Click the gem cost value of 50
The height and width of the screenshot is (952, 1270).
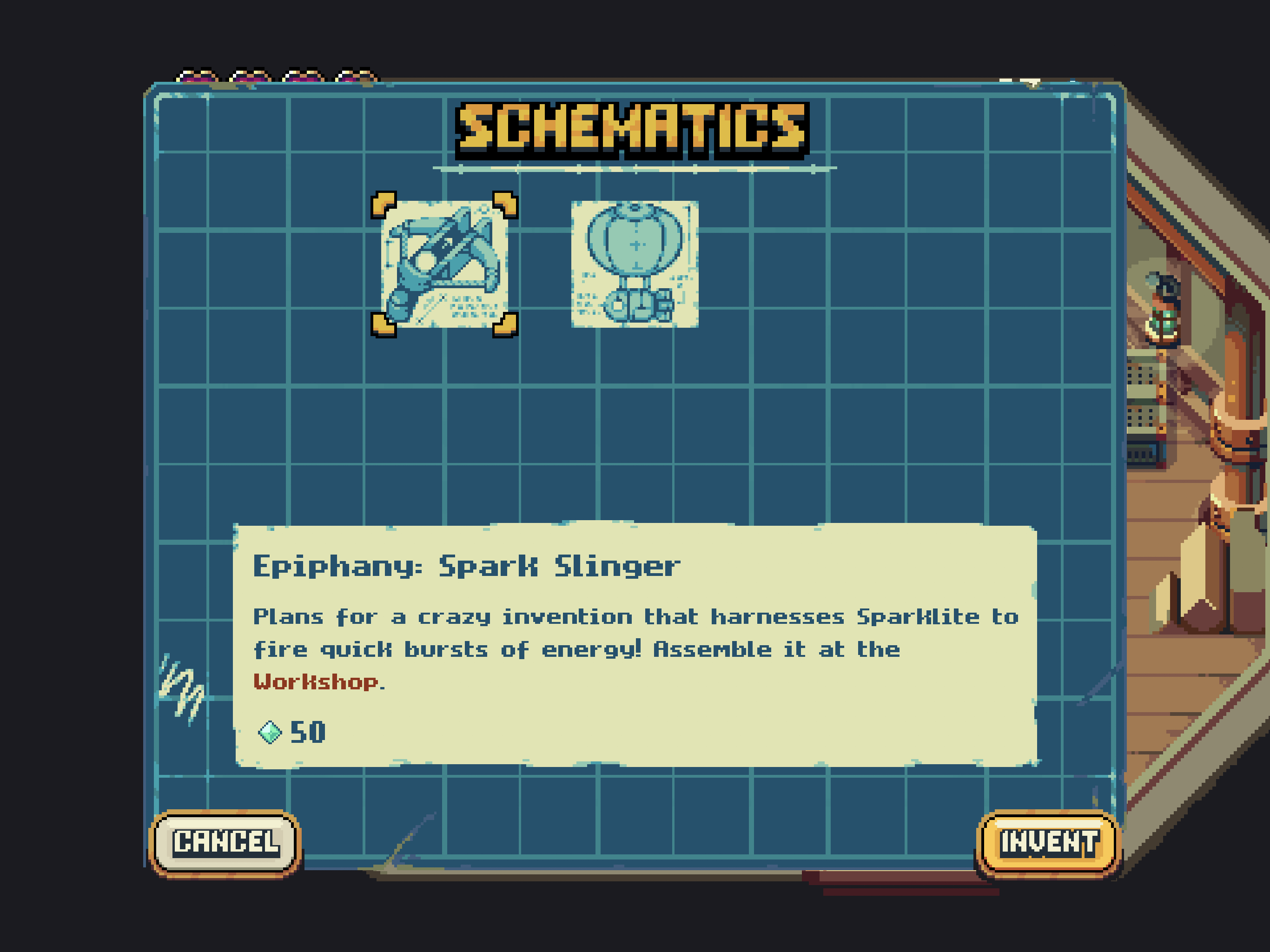point(308,732)
